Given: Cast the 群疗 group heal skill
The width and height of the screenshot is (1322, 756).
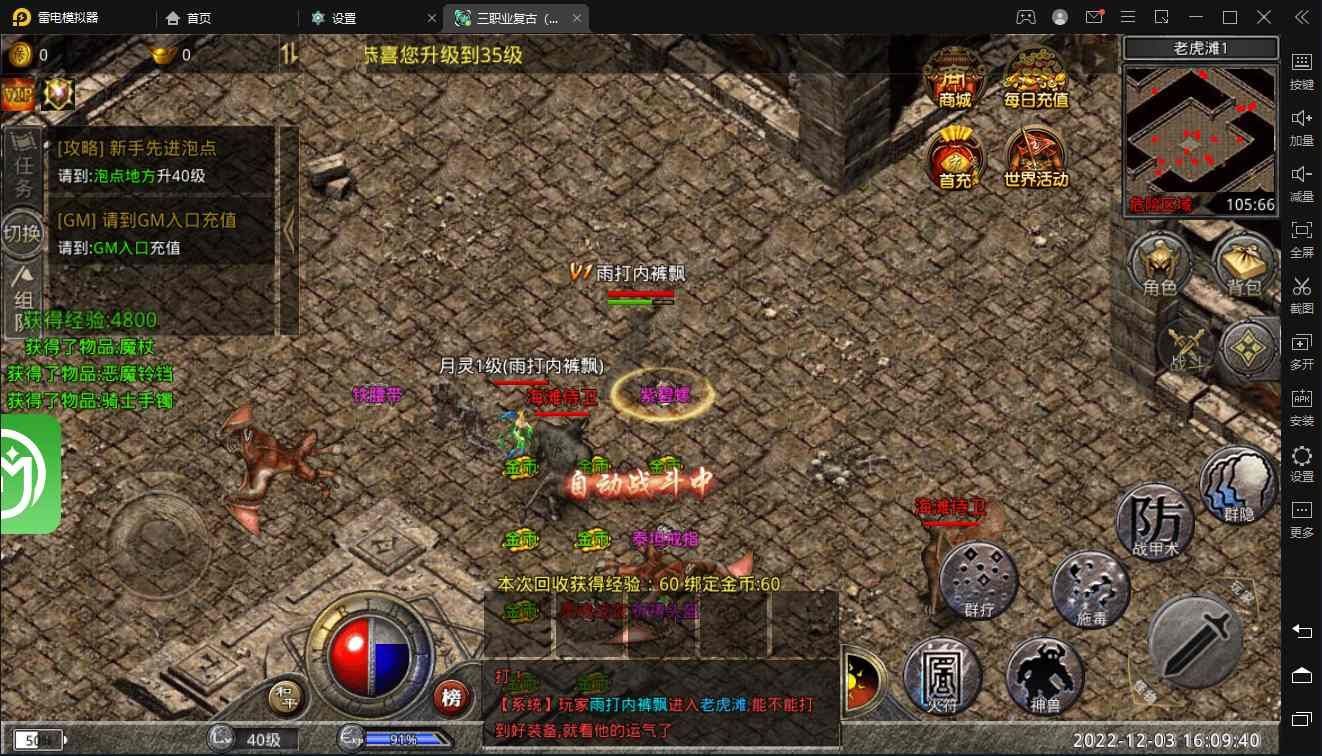Looking at the screenshot, I should (978, 581).
